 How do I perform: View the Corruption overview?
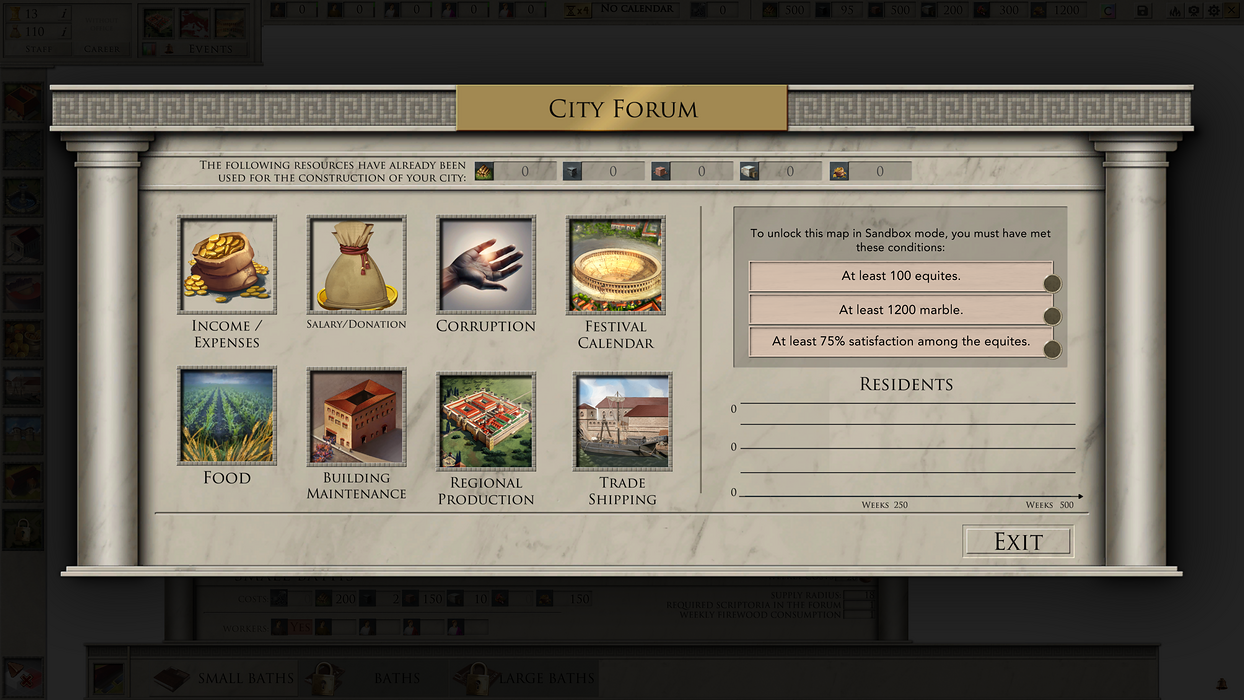486,265
